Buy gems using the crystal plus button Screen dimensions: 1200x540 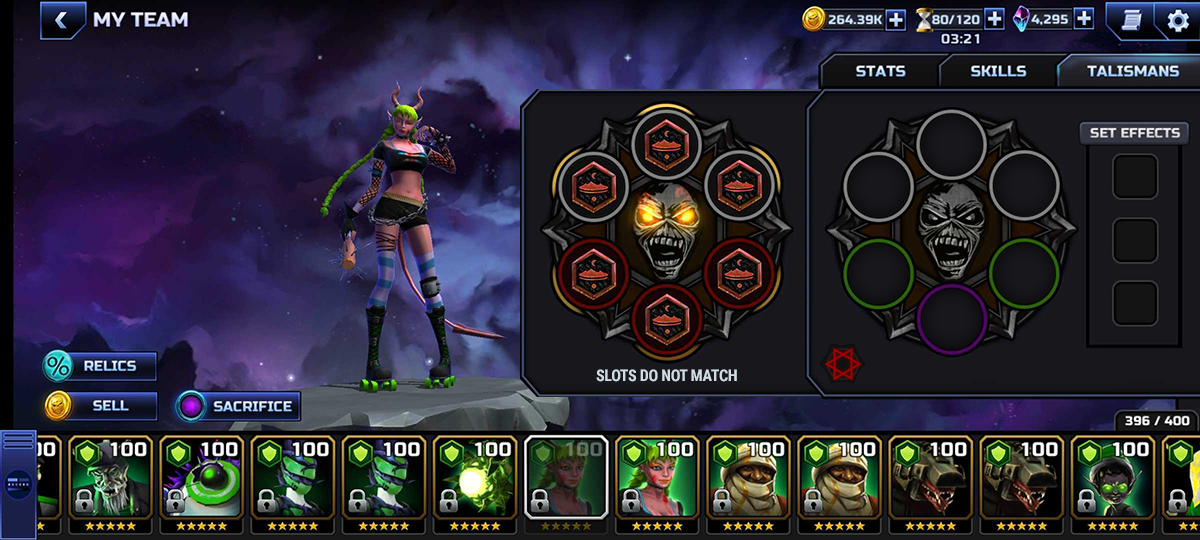tap(1083, 19)
